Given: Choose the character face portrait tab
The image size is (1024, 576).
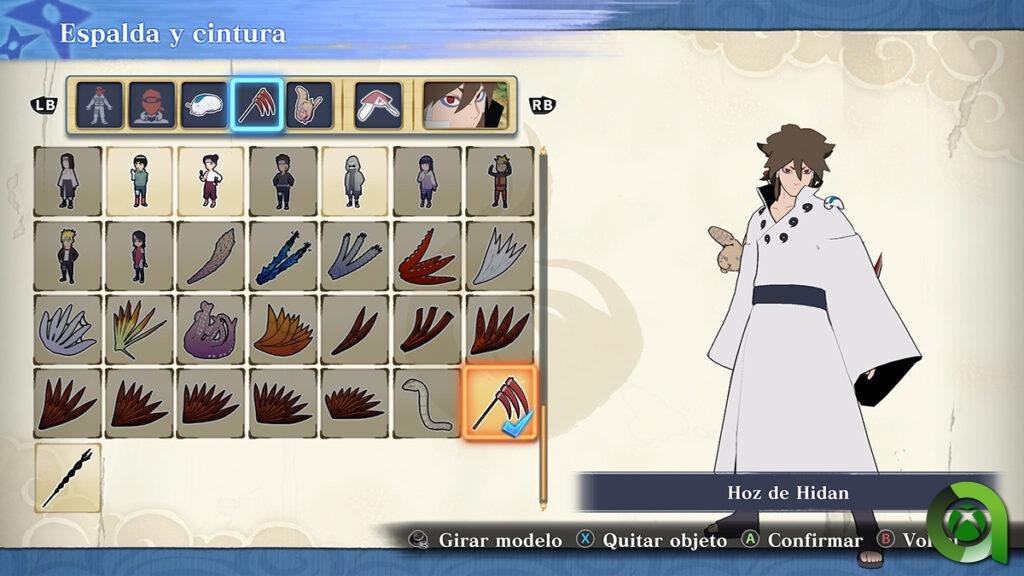Looking at the screenshot, I should coord(464,104).
